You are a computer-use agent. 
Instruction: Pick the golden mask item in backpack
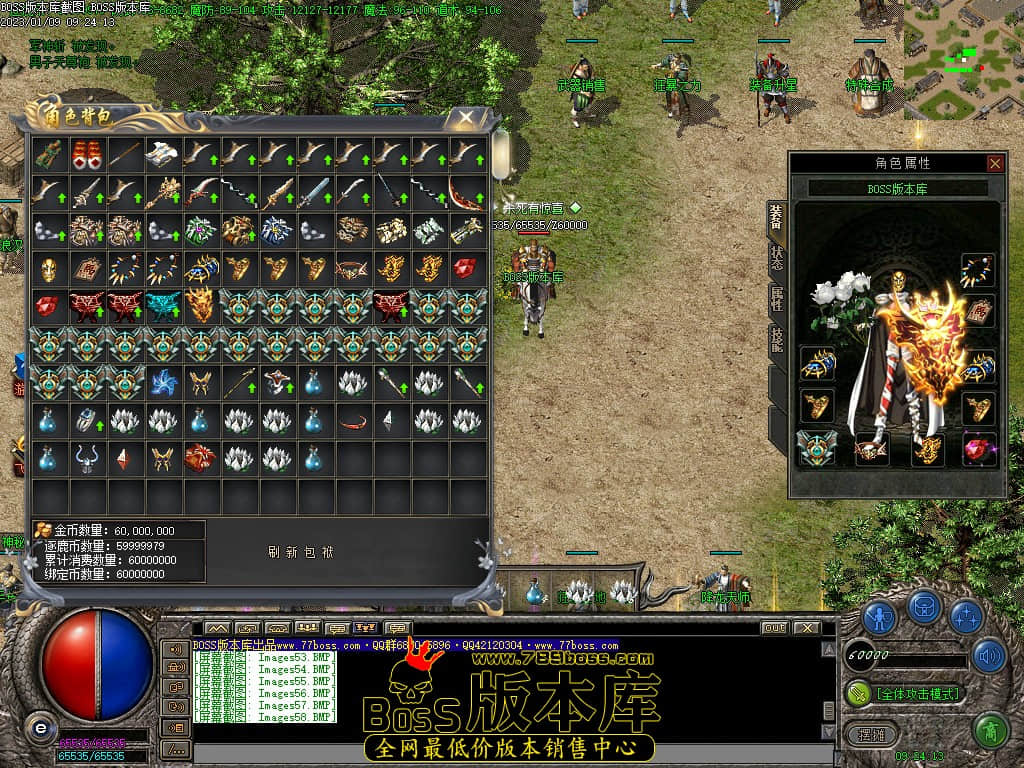tap(49, 268)
